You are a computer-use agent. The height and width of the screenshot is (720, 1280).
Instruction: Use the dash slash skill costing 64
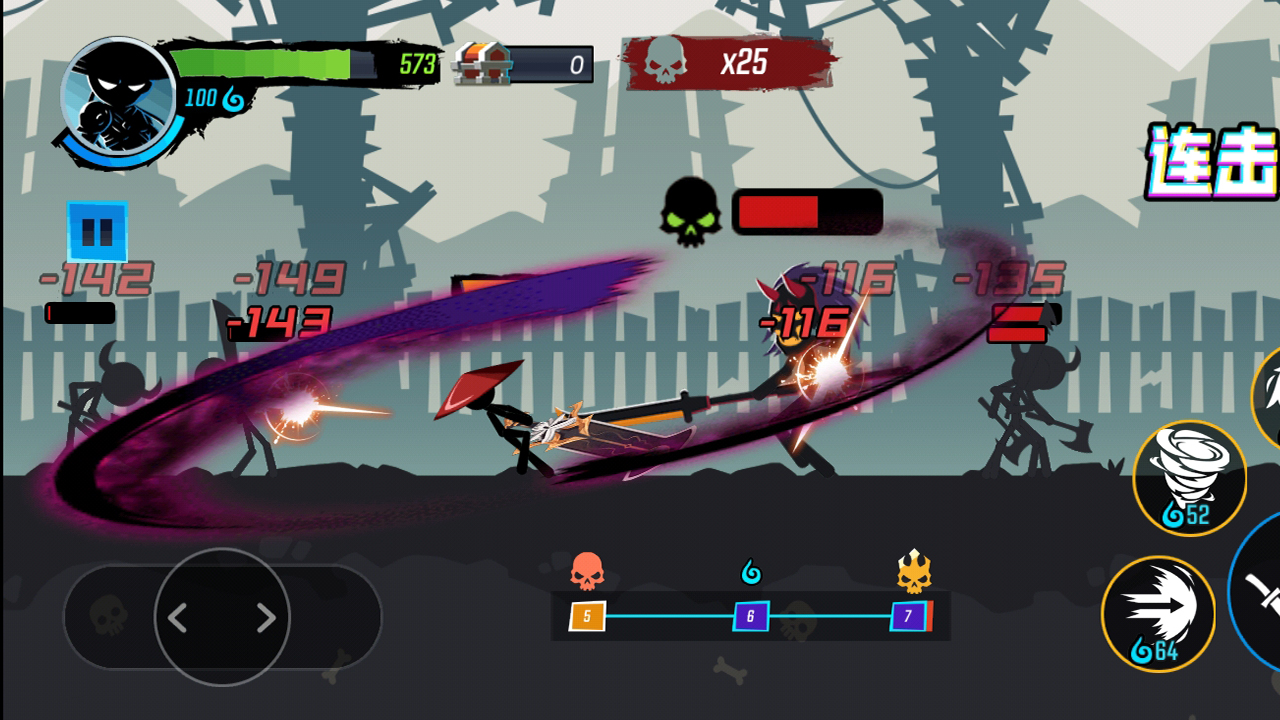1158,613
